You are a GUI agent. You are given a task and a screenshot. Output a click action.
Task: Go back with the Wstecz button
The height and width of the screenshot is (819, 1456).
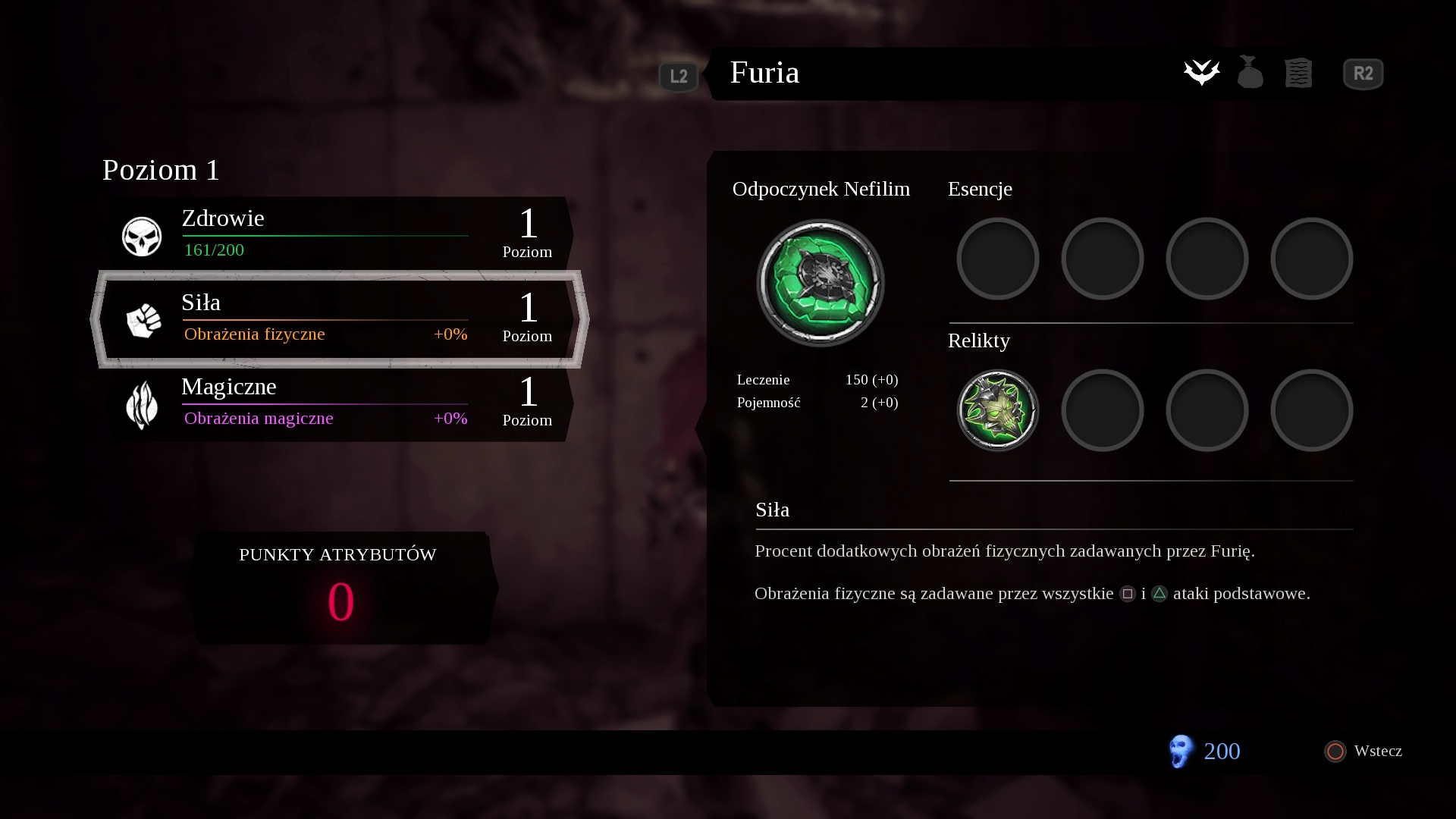click(1363, 751)
